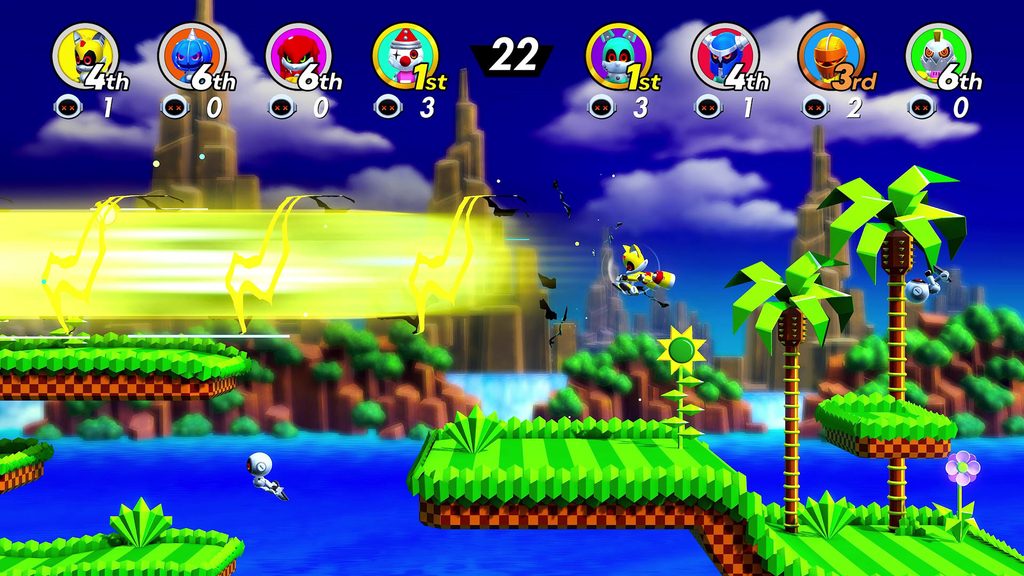The image size is (1024, 576).
Task: Select the clown robot player portrait
Action: 404,55
